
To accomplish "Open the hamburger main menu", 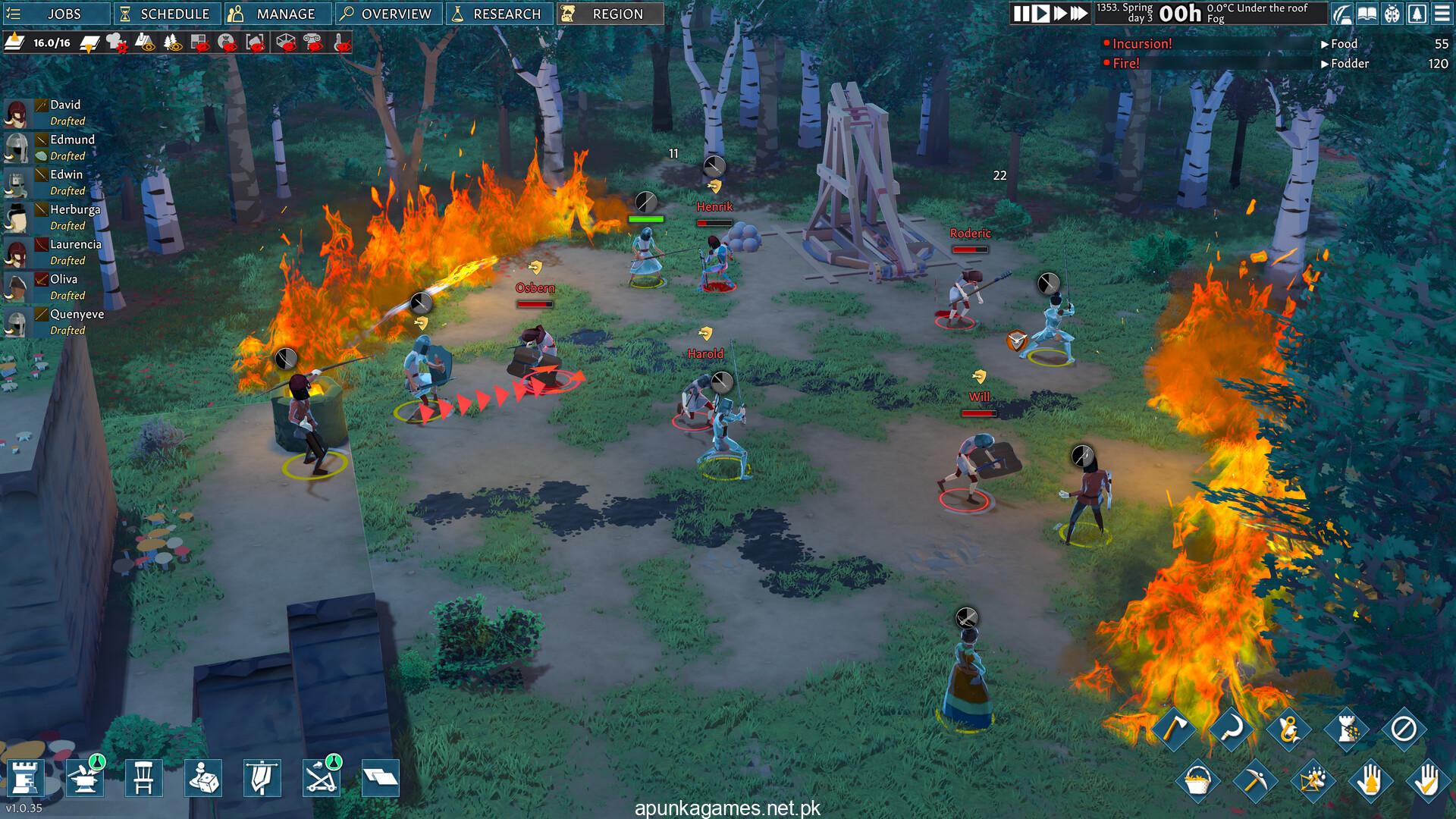I will click(1441, 14).
